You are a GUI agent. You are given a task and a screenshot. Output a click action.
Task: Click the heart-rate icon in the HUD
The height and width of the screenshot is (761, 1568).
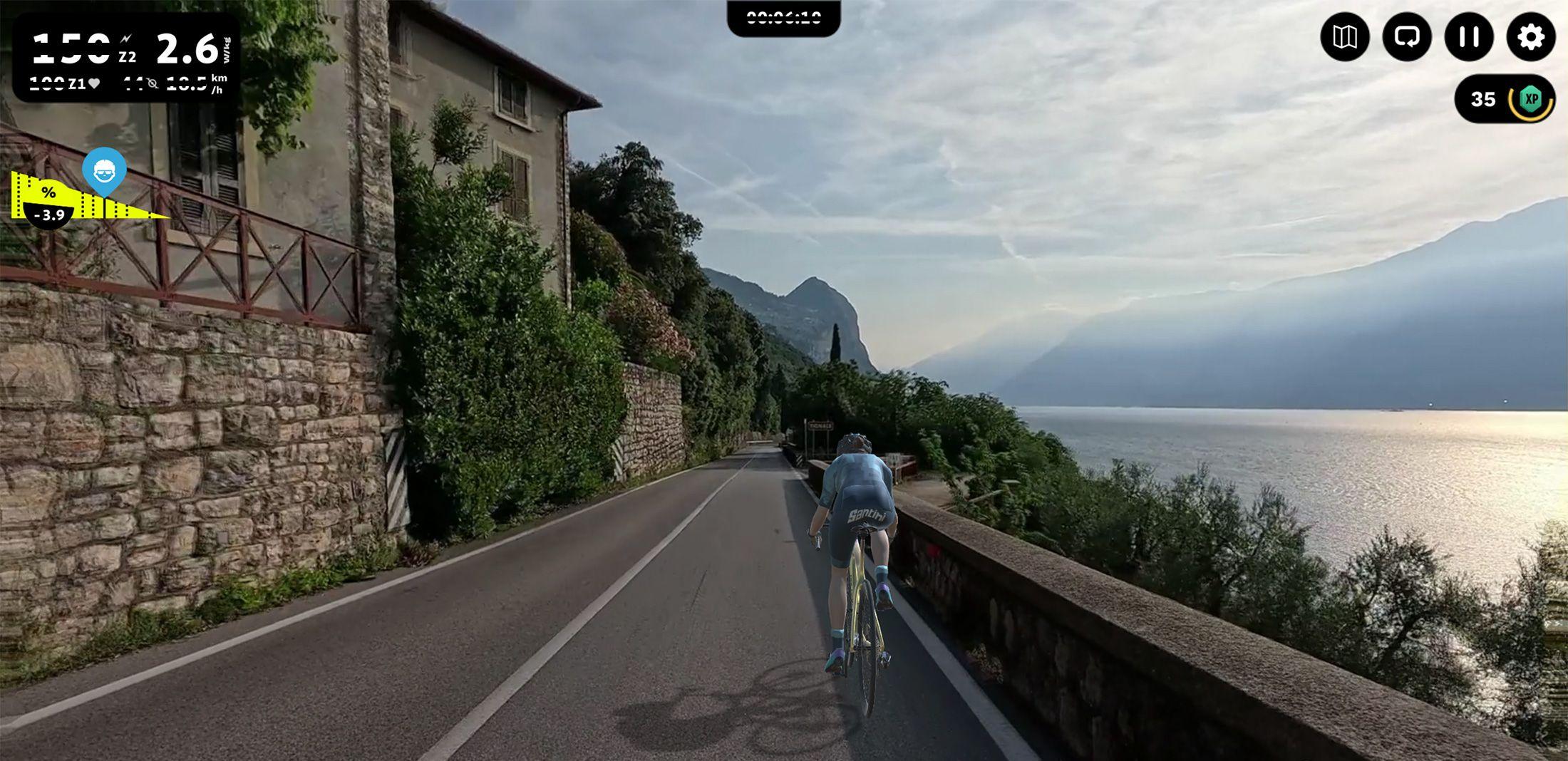[x=94, y=84]
